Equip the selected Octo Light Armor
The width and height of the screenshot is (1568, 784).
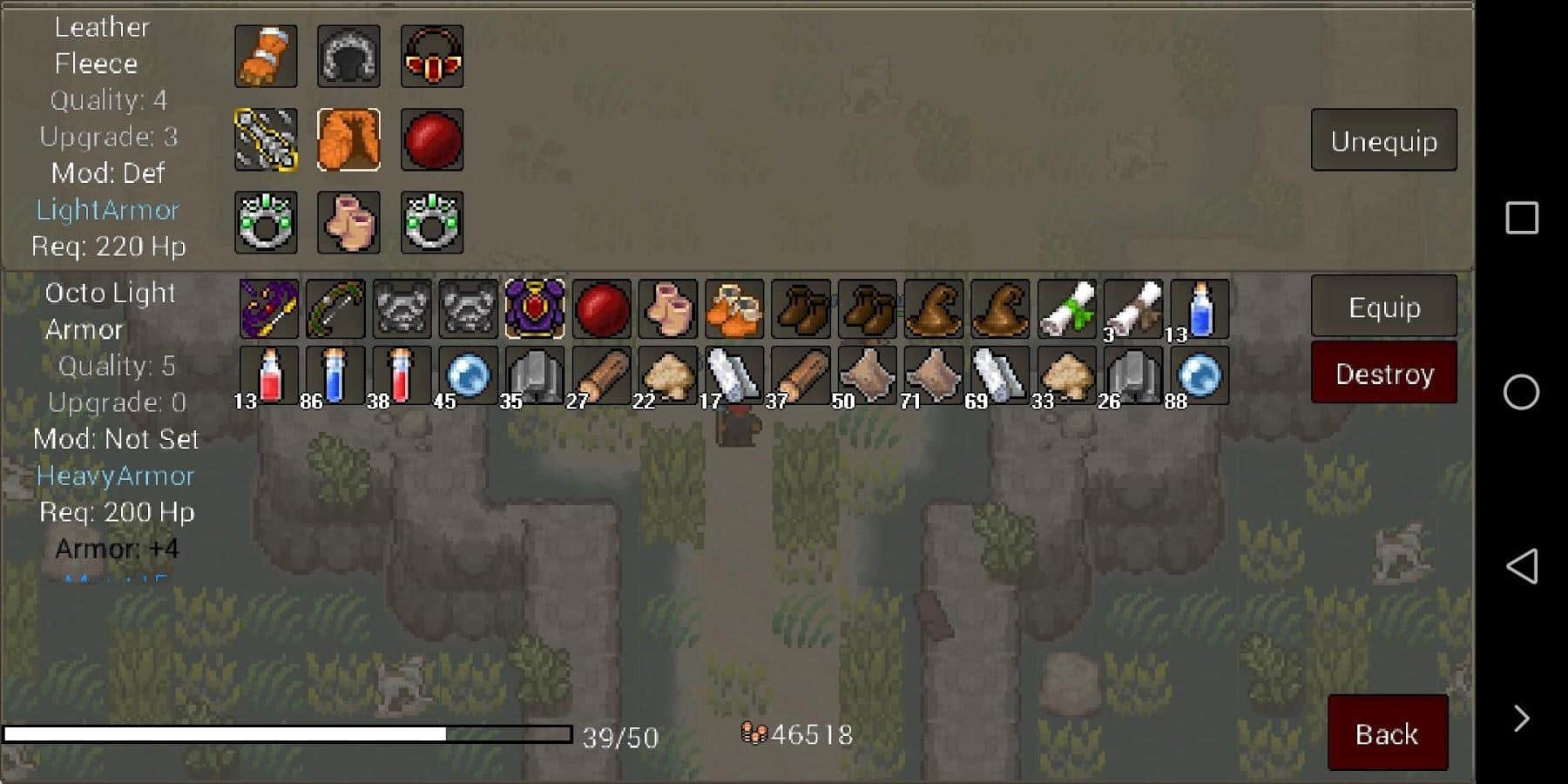tap(1383, 307)
